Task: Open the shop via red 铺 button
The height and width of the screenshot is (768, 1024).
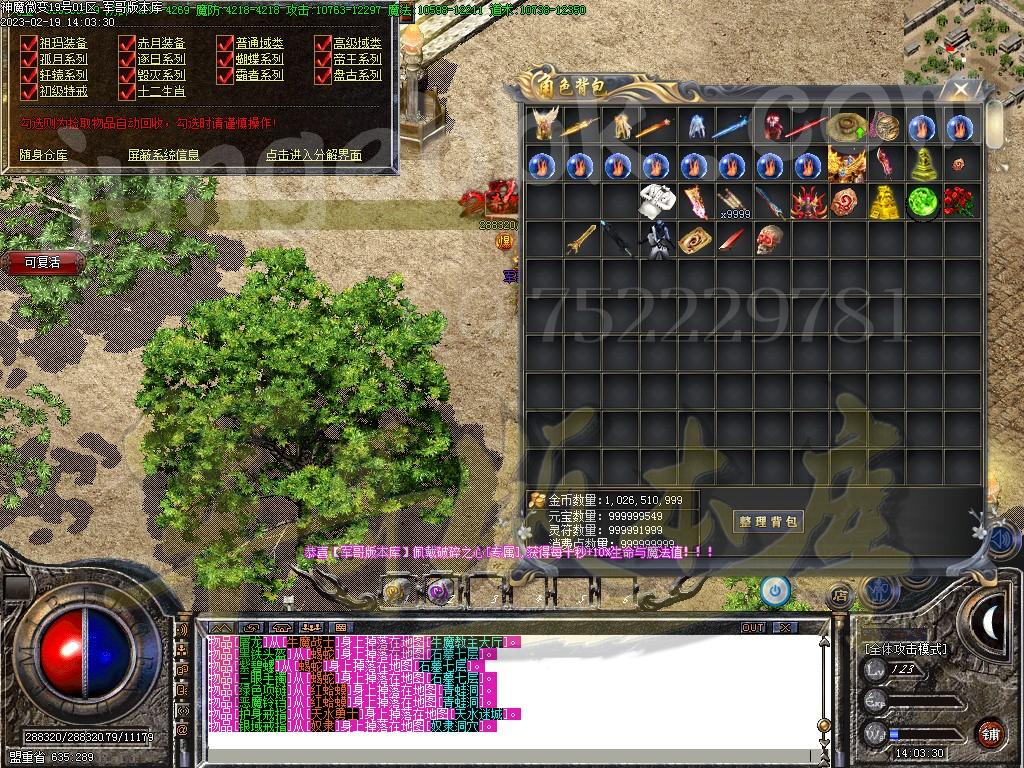Action: coord(990,733)
